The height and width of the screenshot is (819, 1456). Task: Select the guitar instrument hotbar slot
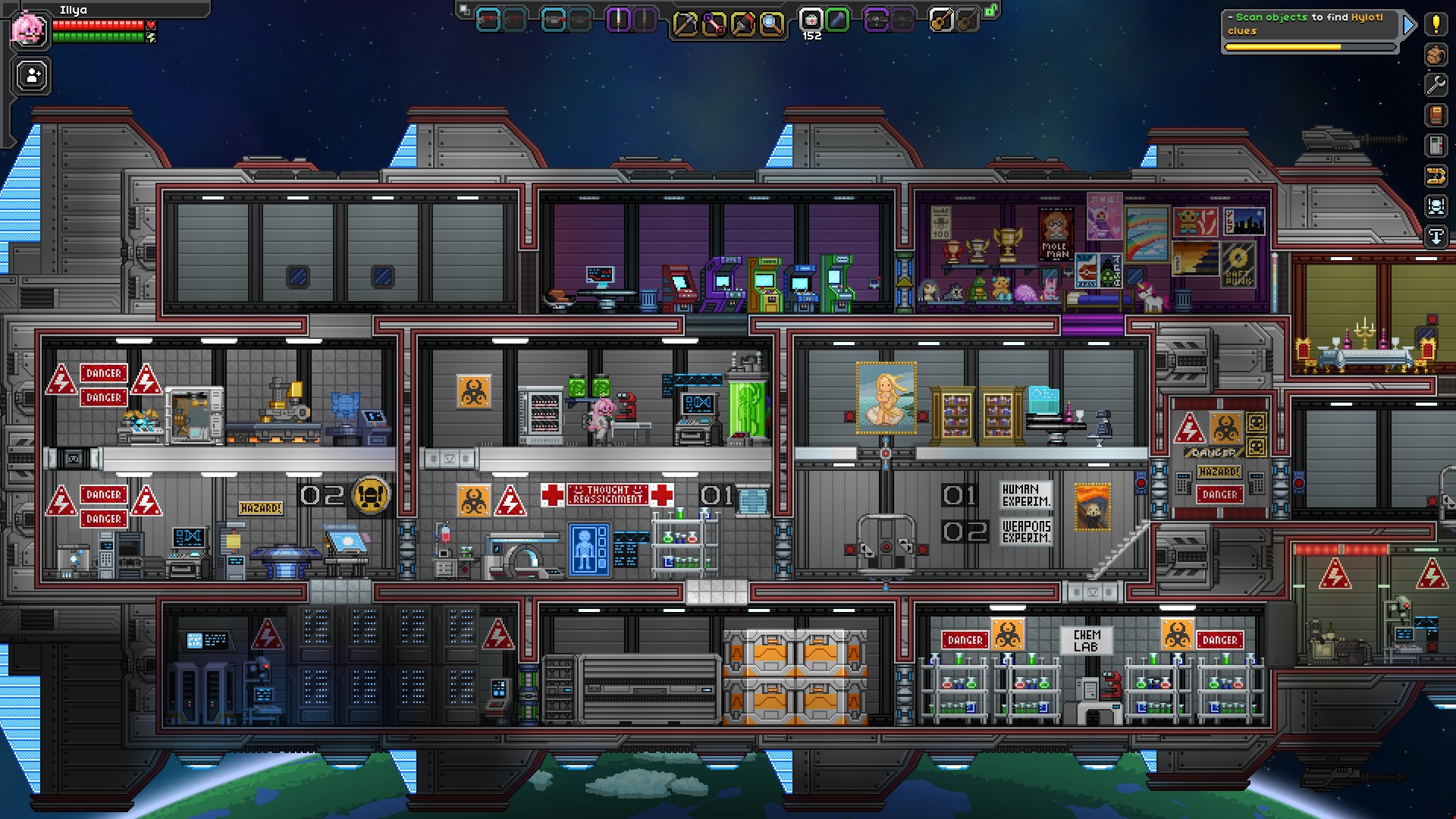tap(940, 20)
